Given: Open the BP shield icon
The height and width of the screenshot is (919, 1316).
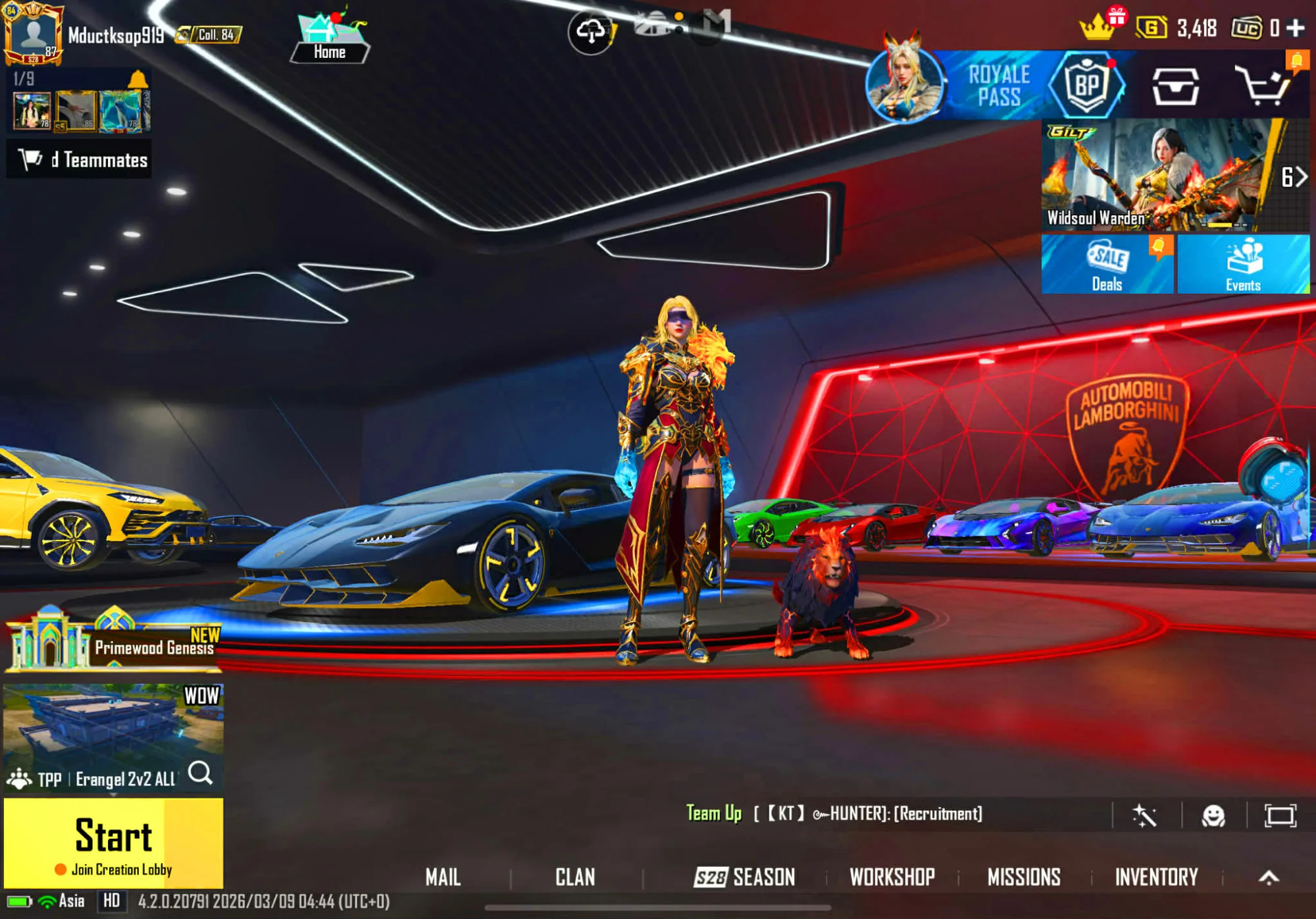Looking at the screenshot, I should [1087, 86].
